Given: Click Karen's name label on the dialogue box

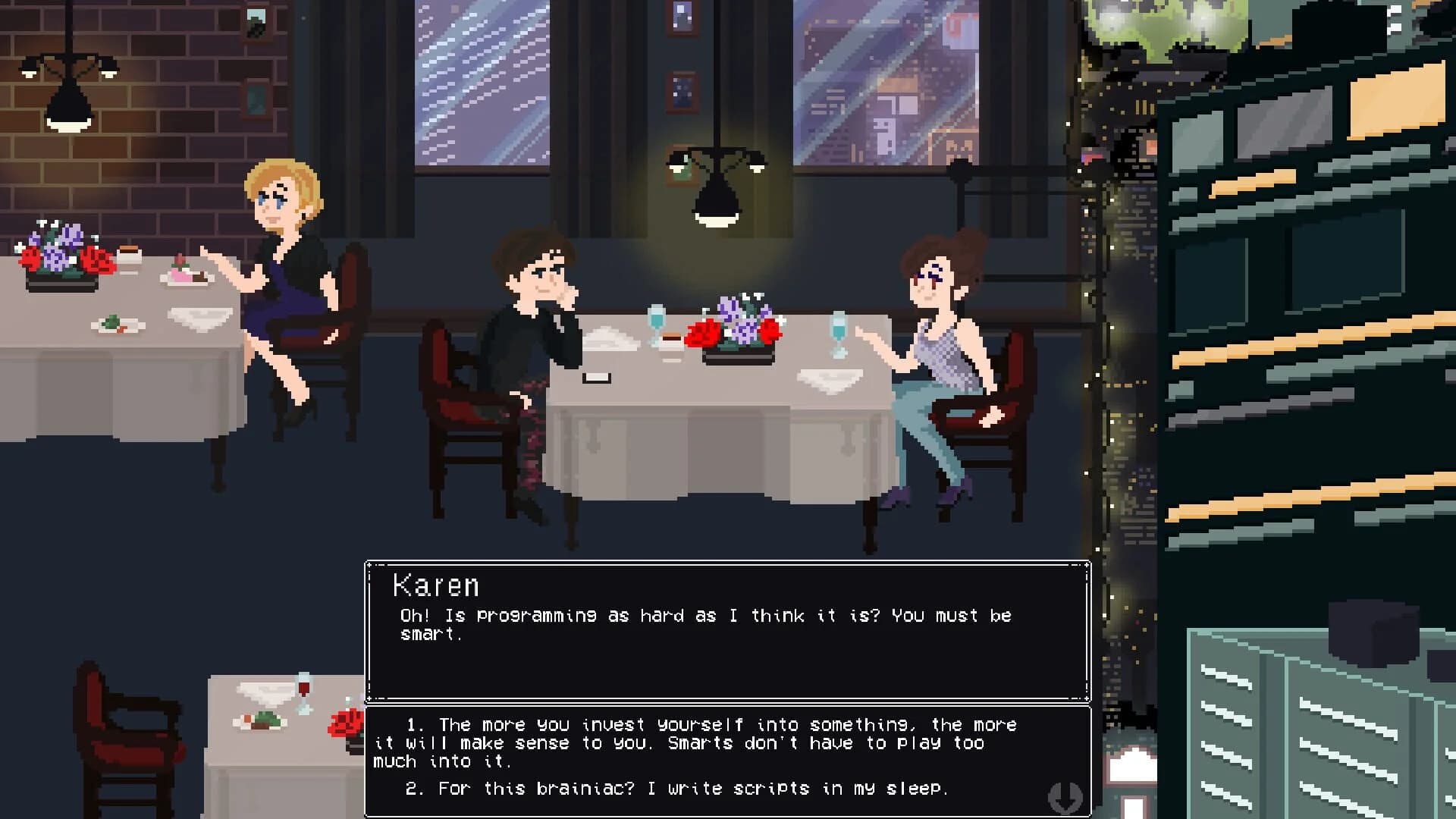Looking at the screenshot, I should tap(436, 585).
